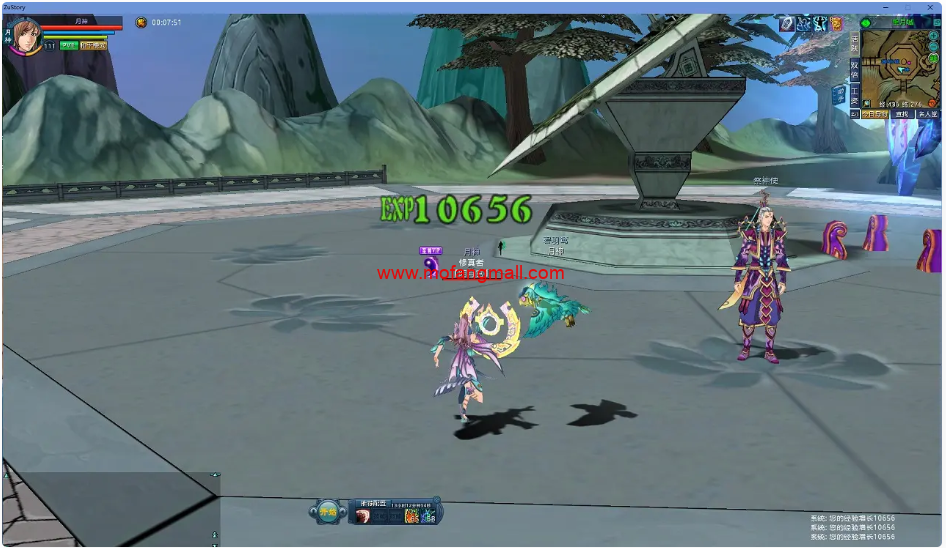Screen dimensions: 946x548
Task: Select the red beast skill slot
Action: click(x=363, y=516)
